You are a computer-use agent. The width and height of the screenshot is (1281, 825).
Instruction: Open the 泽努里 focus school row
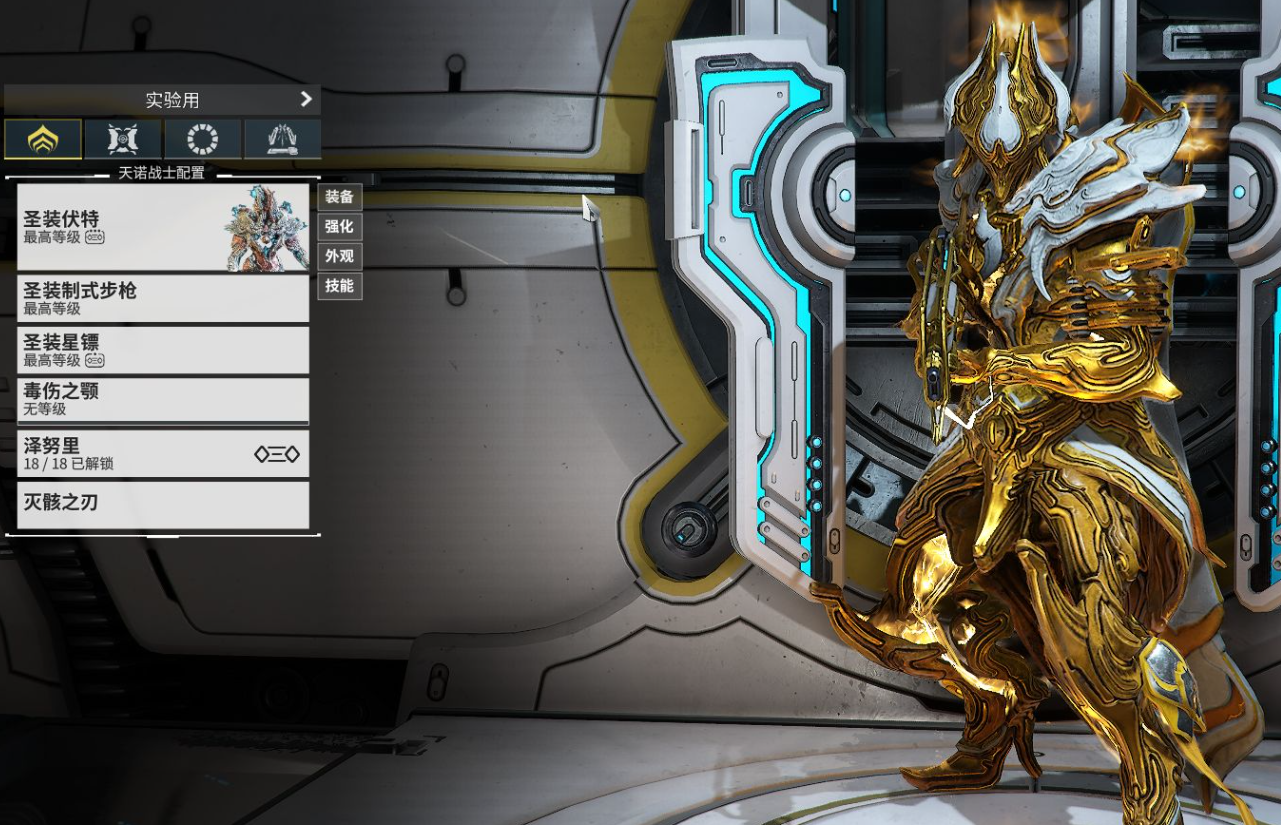pyautogui.click(x=163, y=454)
